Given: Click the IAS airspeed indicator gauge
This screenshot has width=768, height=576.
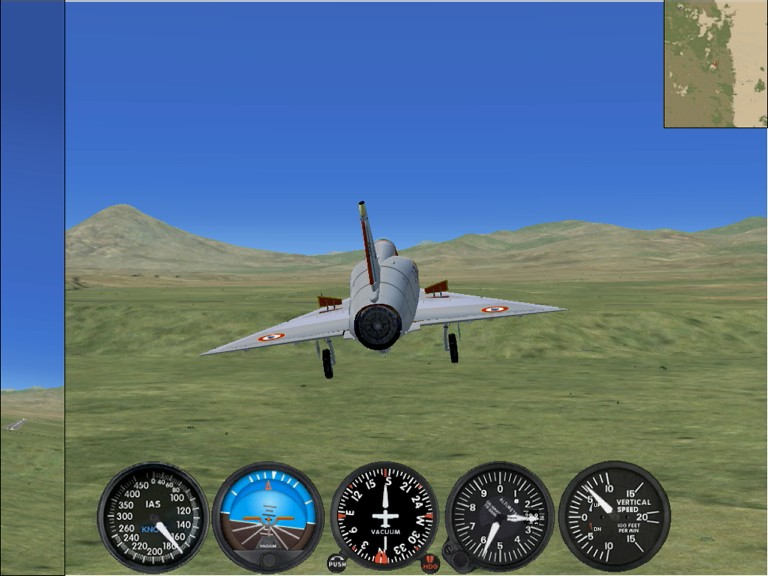Looking at the screenshot, I should (153, 516).
